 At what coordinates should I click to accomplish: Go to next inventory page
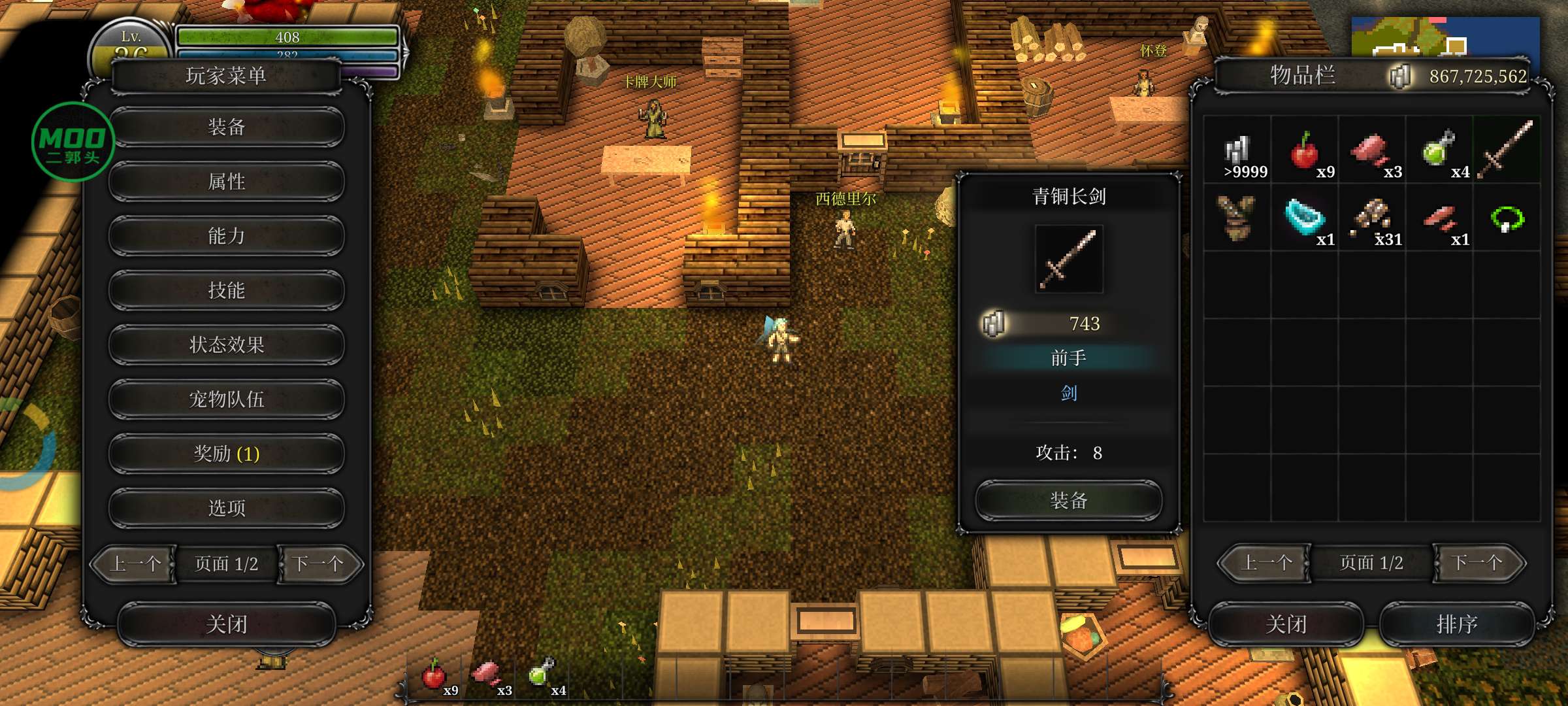[1478, 563]
